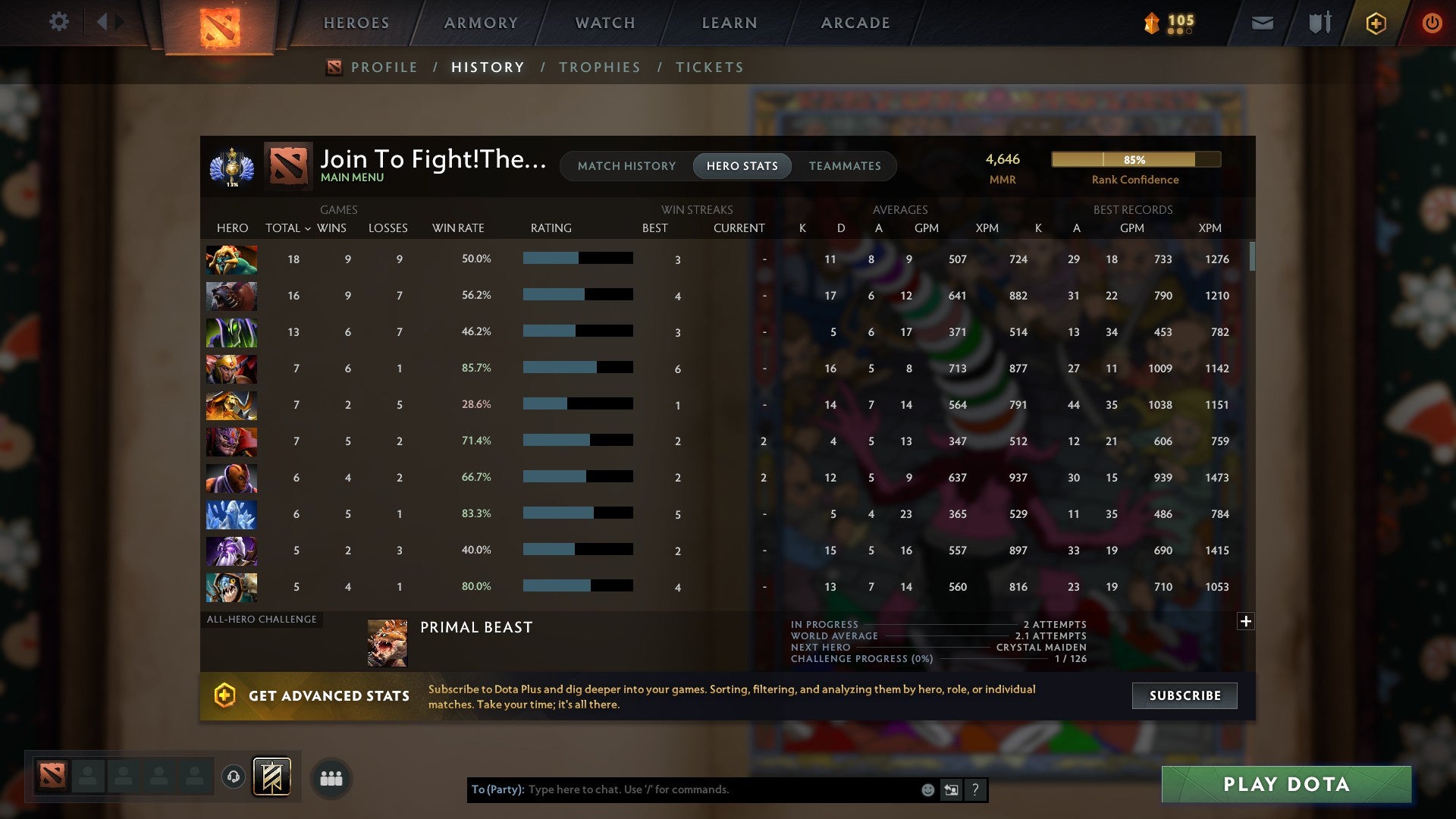
Task: Click the chat channel icon beside the emoji button
Action: tap(951, 789)
